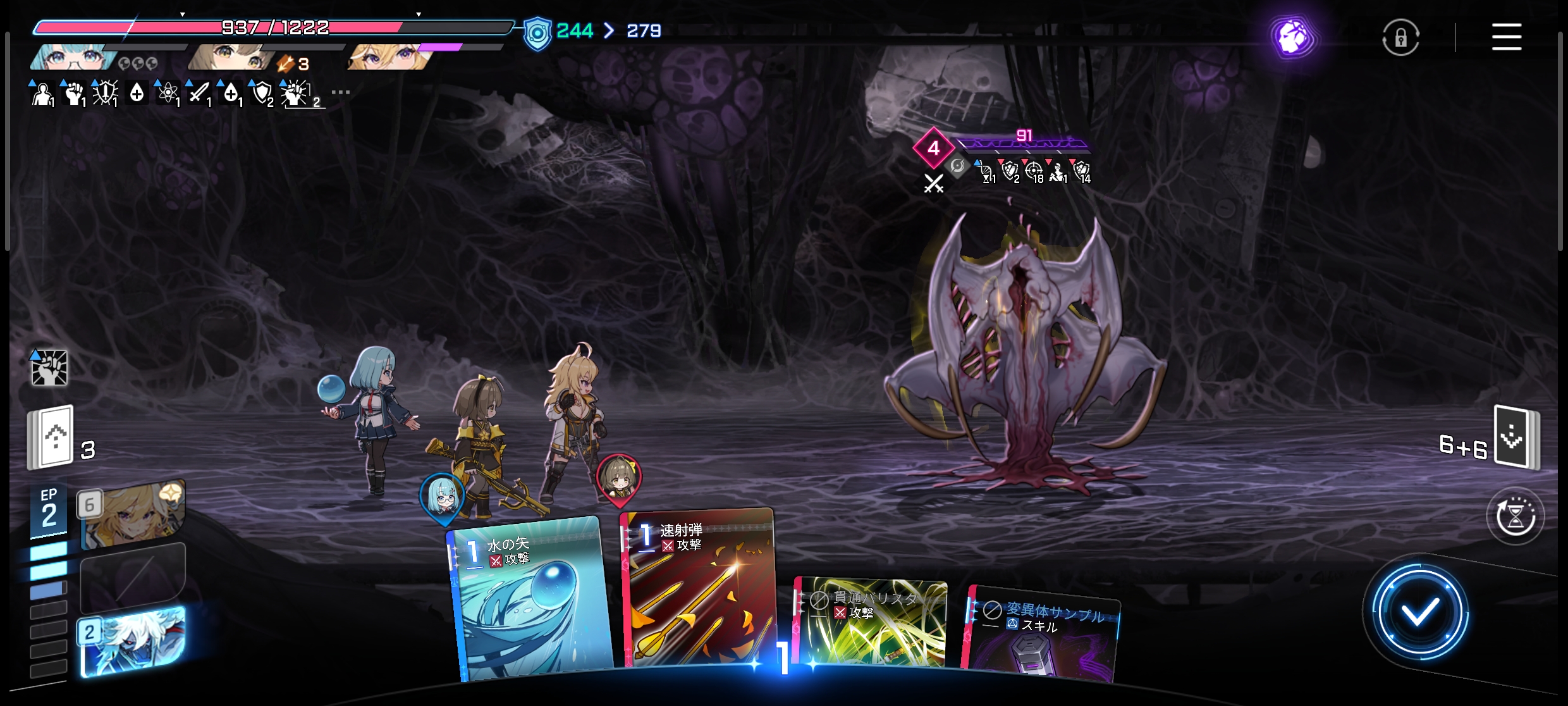Expand the status effects with the ellipsis
1568x706 pixels.
coord(340,92)
